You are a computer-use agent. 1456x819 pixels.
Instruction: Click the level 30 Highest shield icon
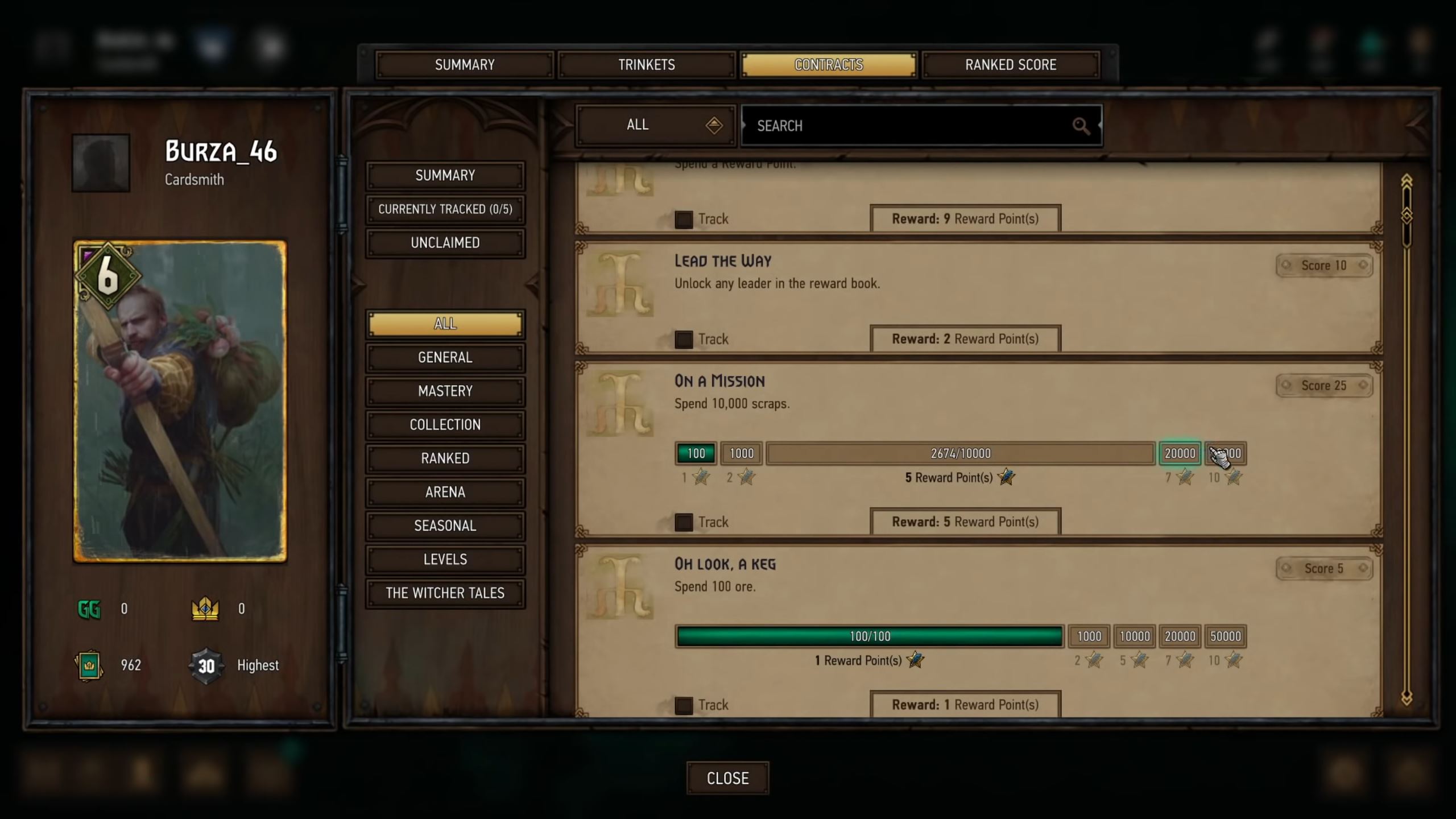pyautogui.click(x=206, y=664)
